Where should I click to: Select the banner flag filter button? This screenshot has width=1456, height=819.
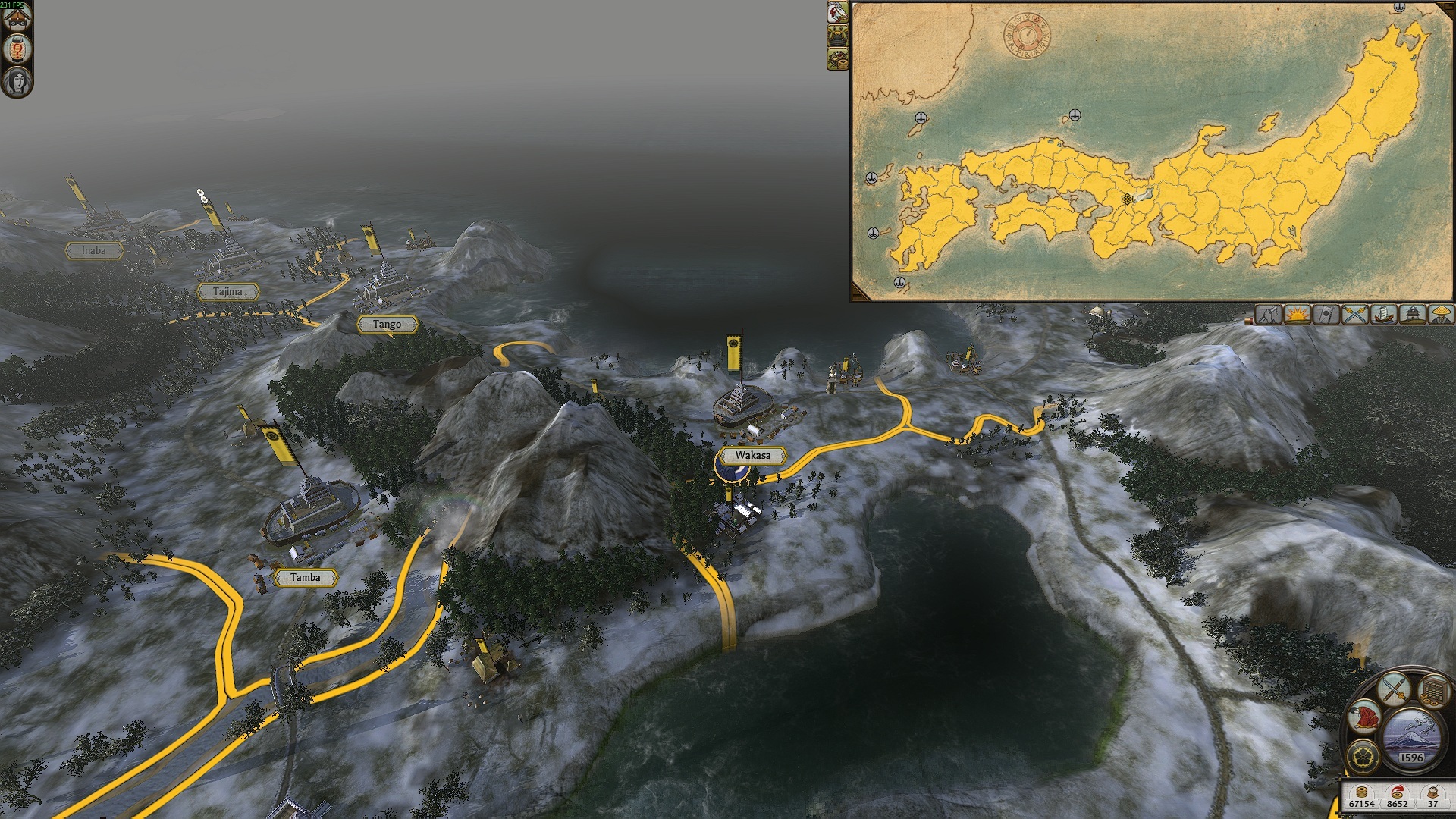1326,314
